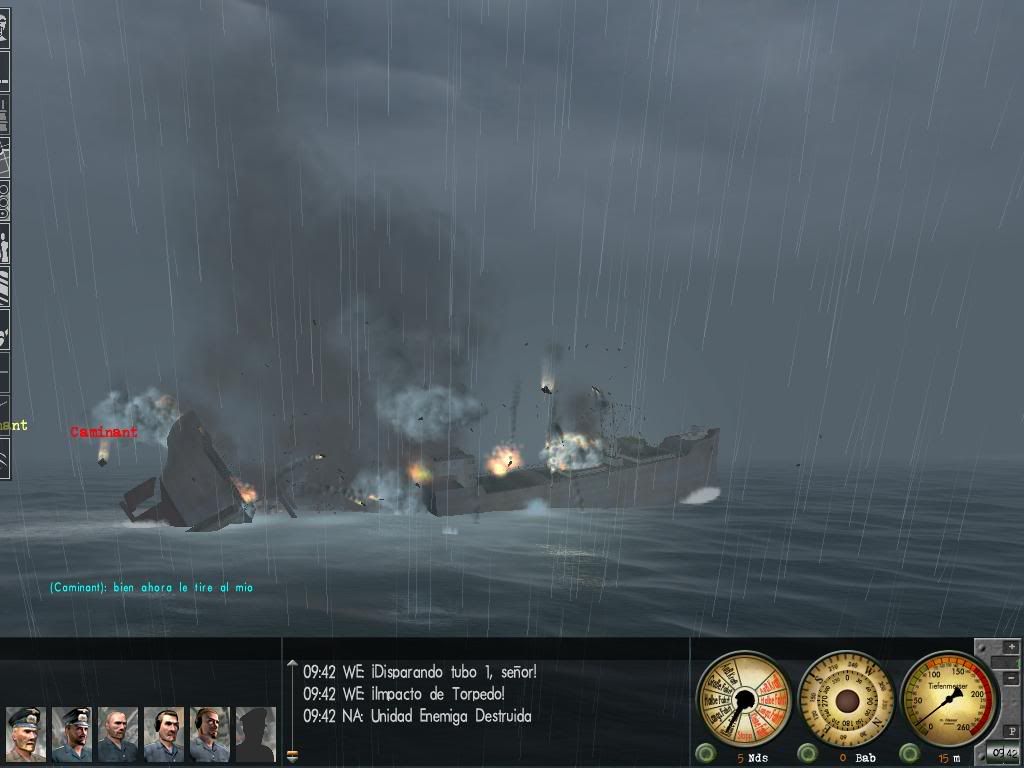This screenshot has width=1024, height=768.
Task: Click the compass heading dial
Action: coord(847,698)
